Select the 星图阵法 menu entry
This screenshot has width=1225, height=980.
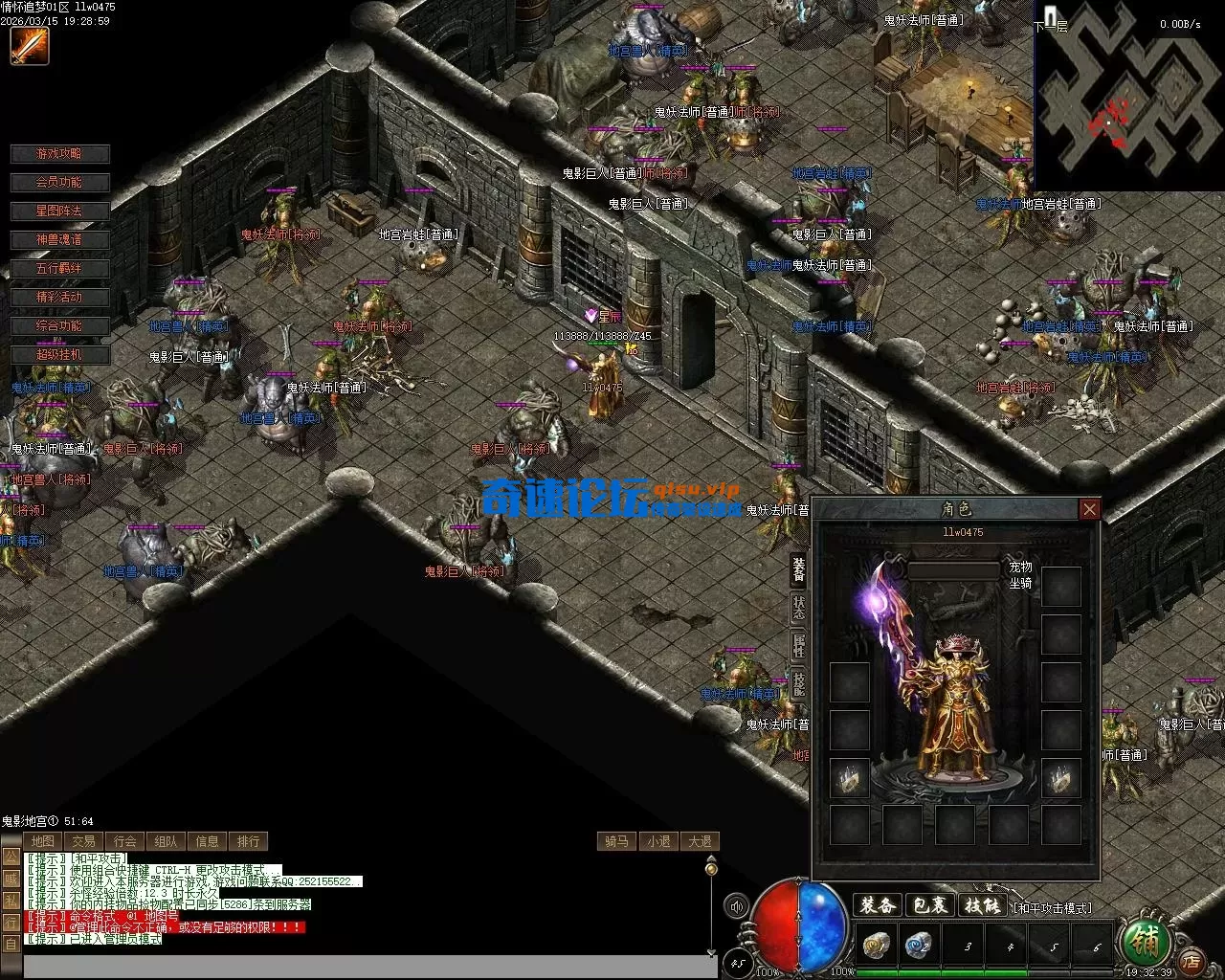59,212
